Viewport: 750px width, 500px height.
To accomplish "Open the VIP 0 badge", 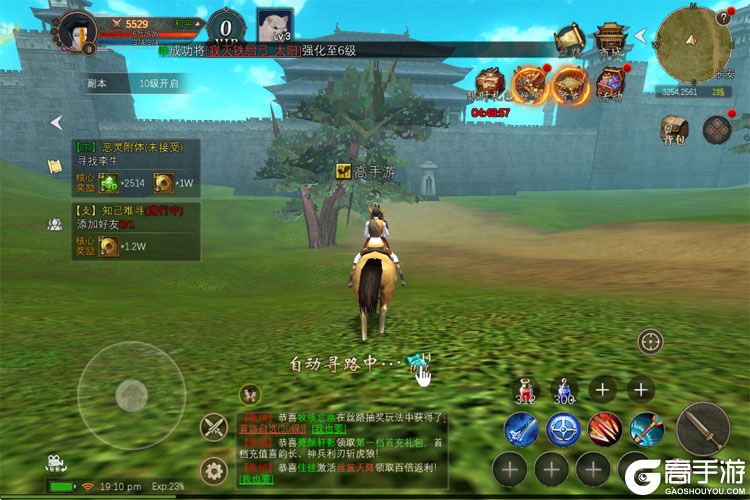I will pyautogui.click(x=225, y=25).
